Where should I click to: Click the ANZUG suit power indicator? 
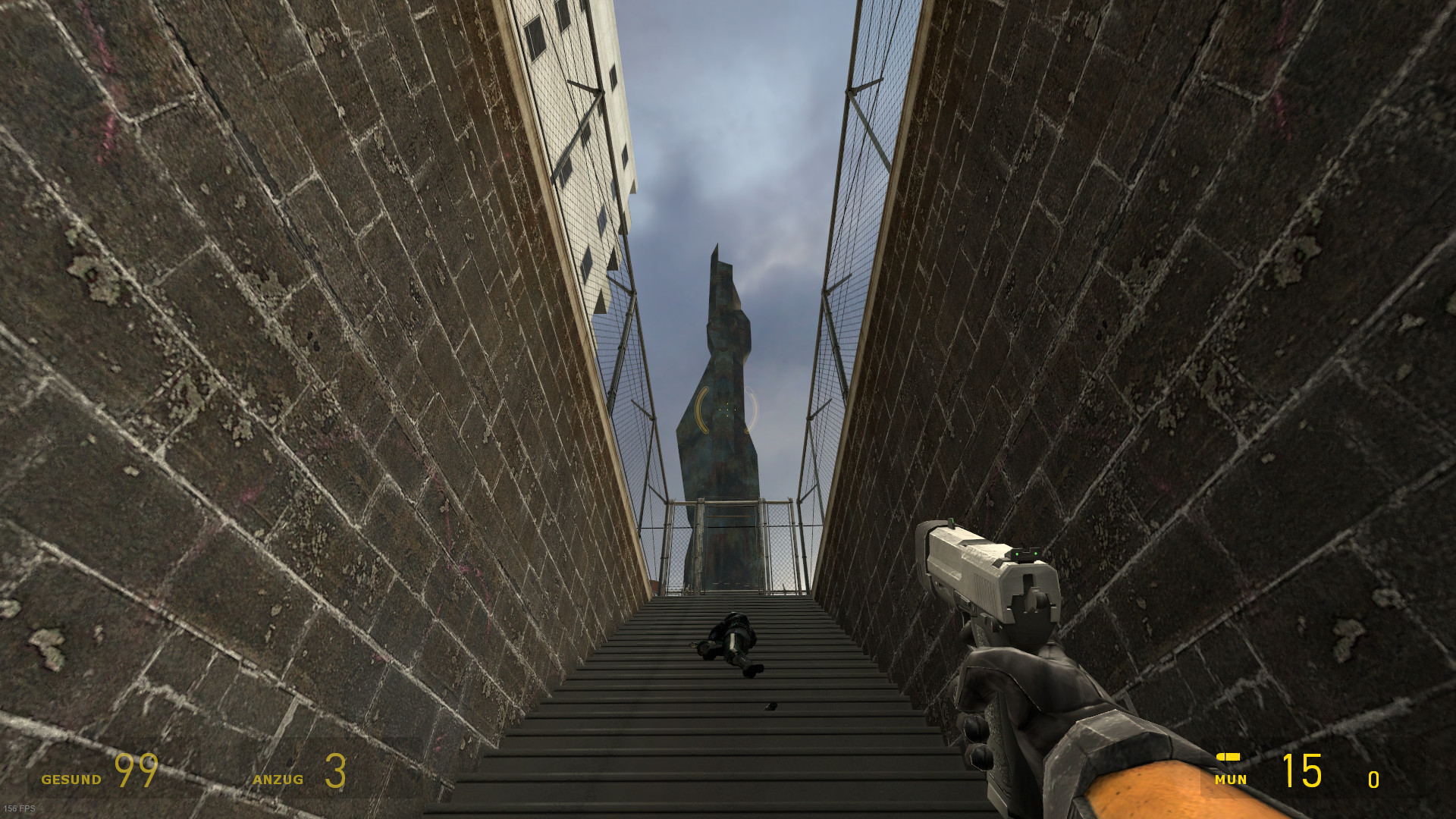278,779
